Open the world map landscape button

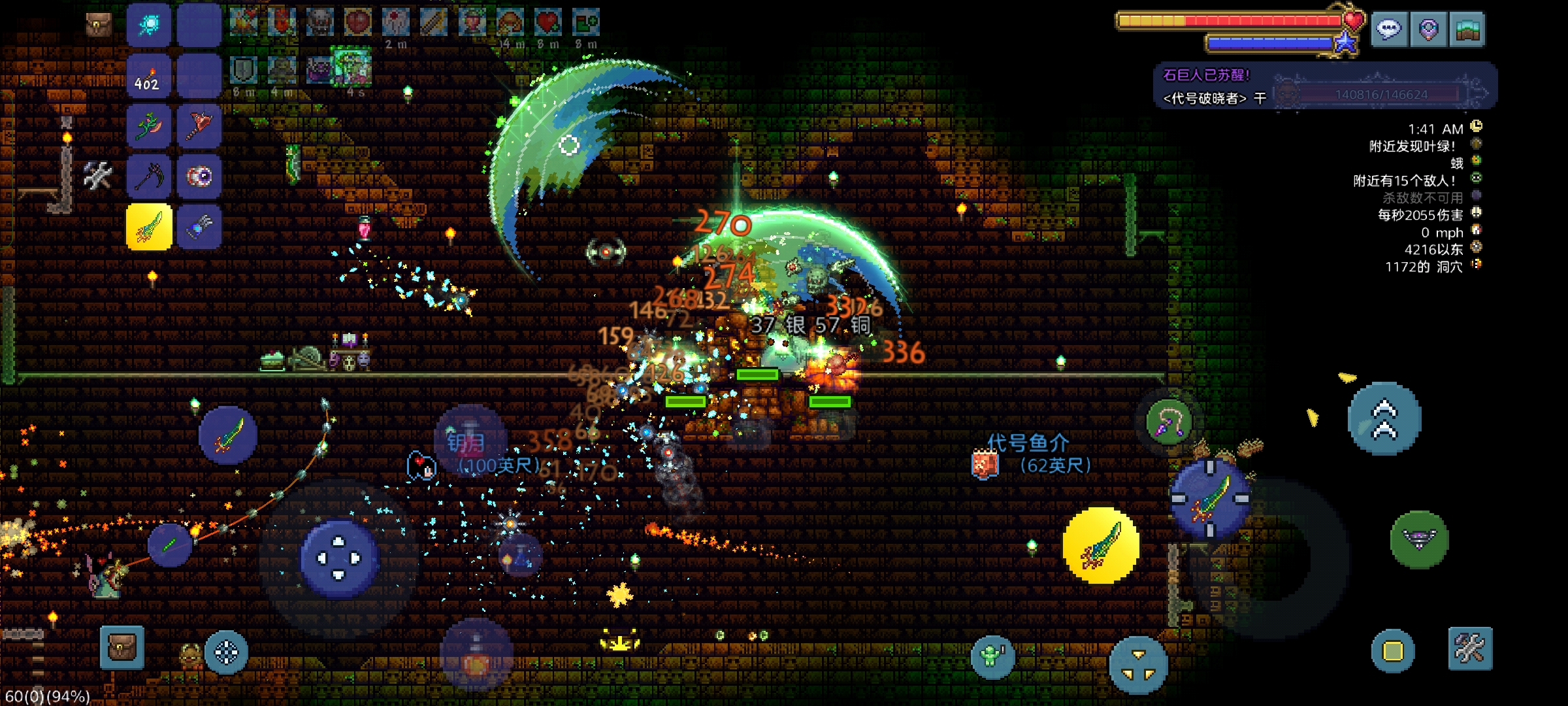pos(1467,29)
